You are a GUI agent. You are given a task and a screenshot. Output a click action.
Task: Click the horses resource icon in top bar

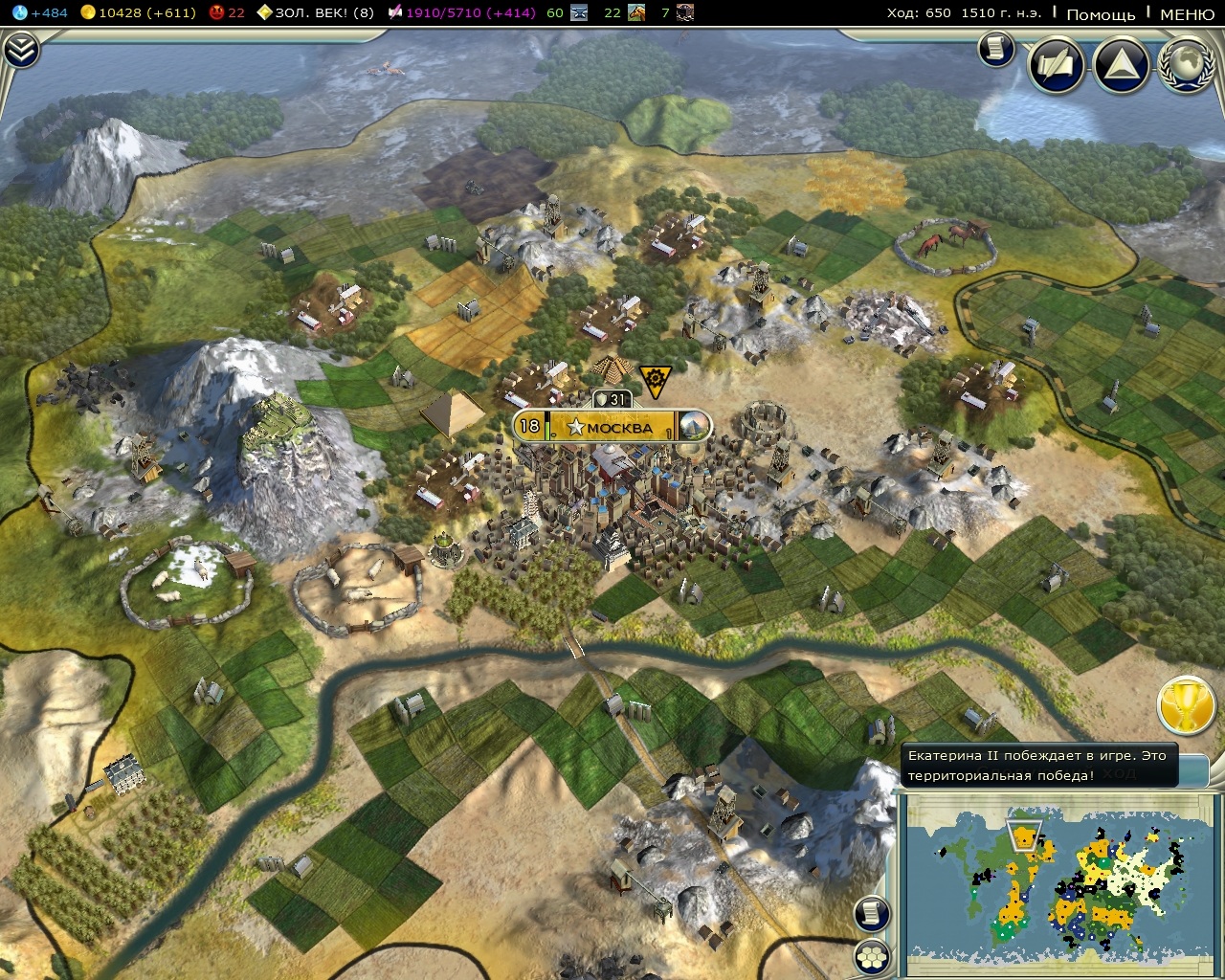point(636,12)
